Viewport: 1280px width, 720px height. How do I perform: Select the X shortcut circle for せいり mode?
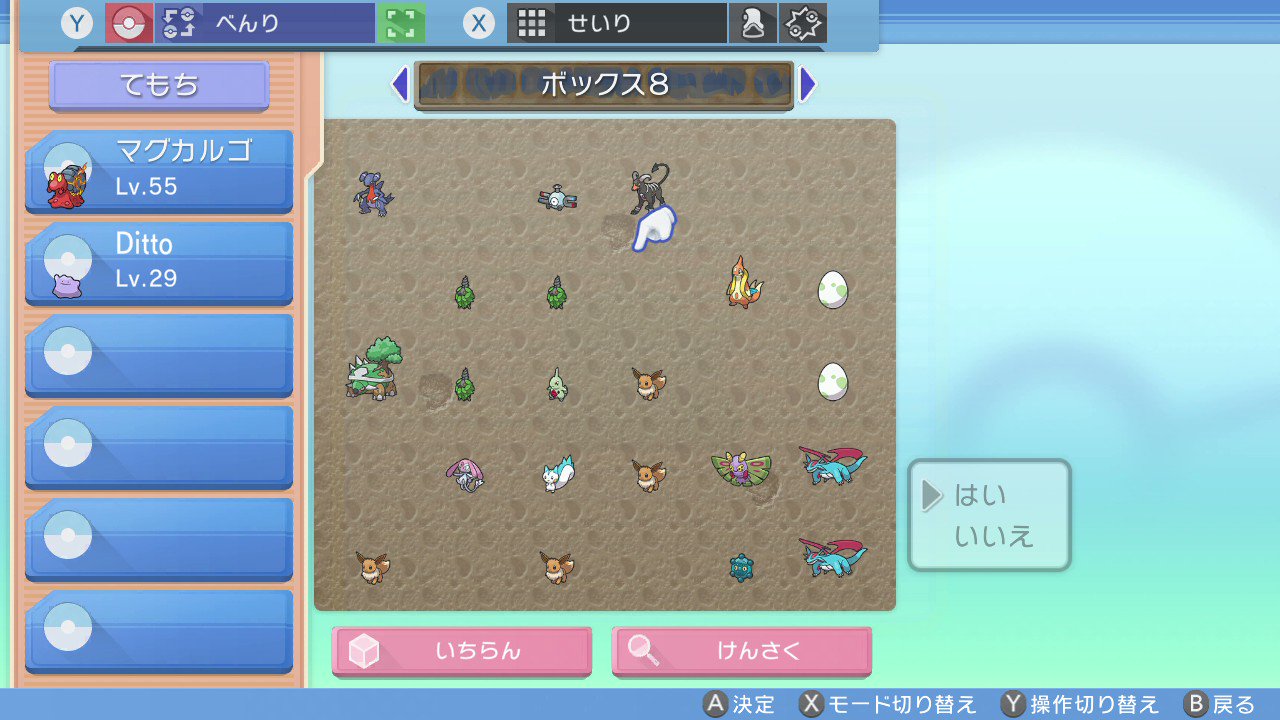tap(479, 23)
